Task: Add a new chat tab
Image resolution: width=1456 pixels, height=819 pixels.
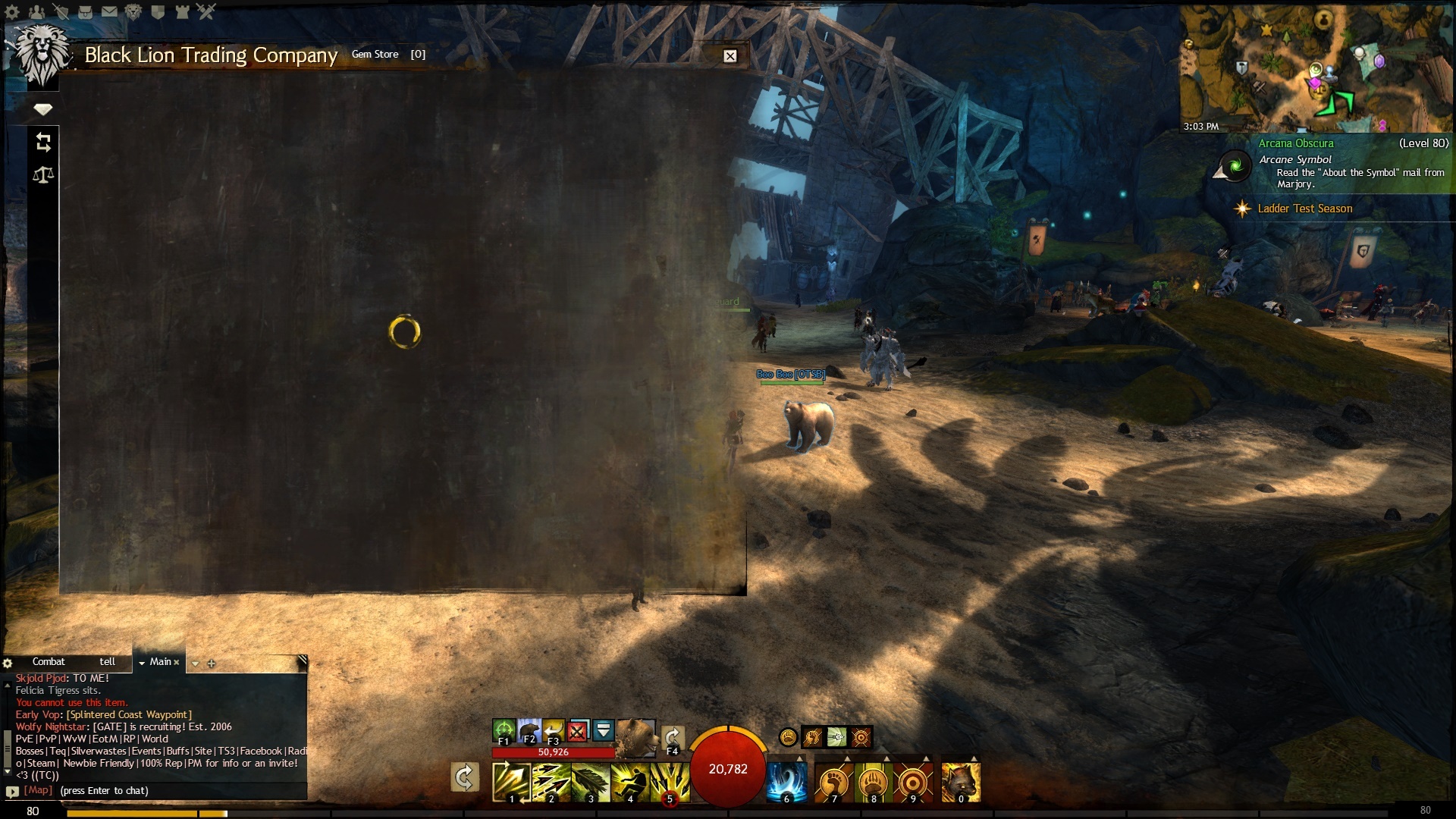Action: tap(212, 664)
